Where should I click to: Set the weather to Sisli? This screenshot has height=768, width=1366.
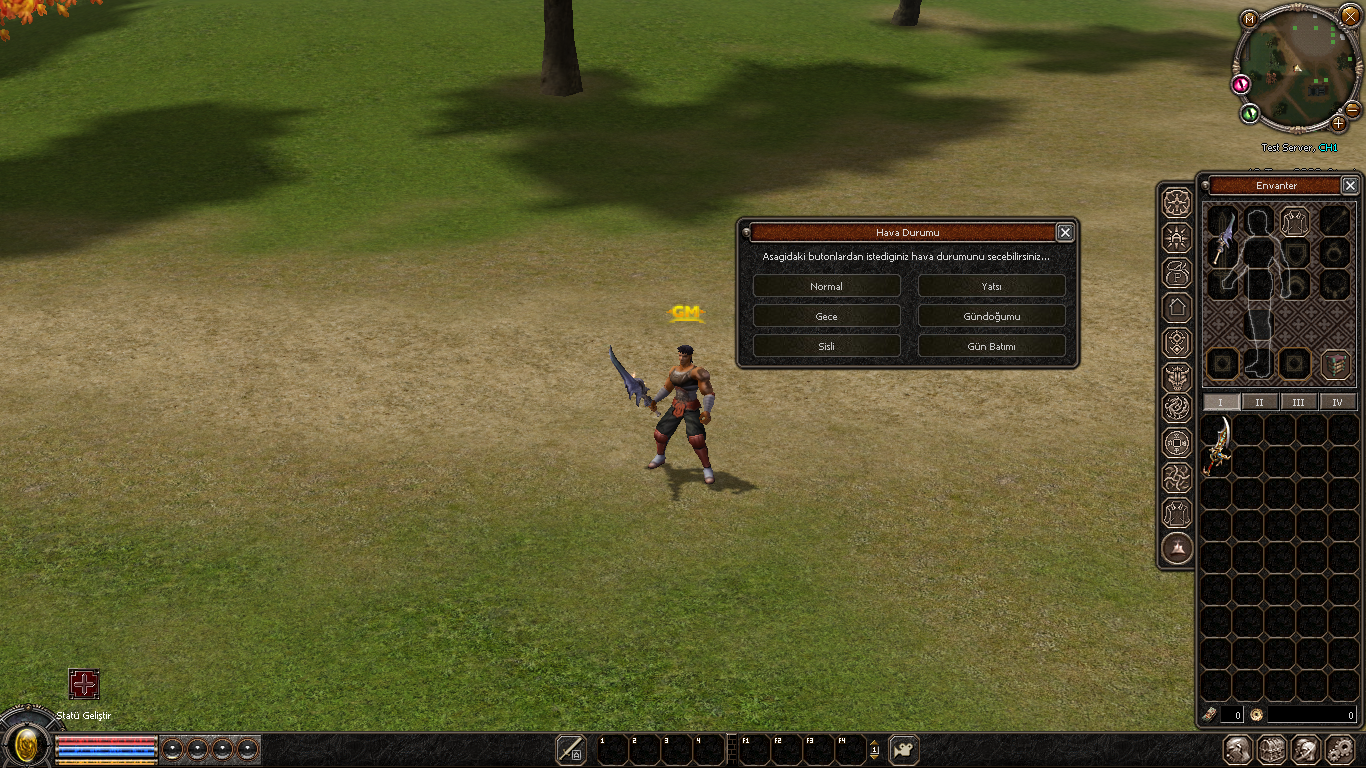click(x=826, y=346)
